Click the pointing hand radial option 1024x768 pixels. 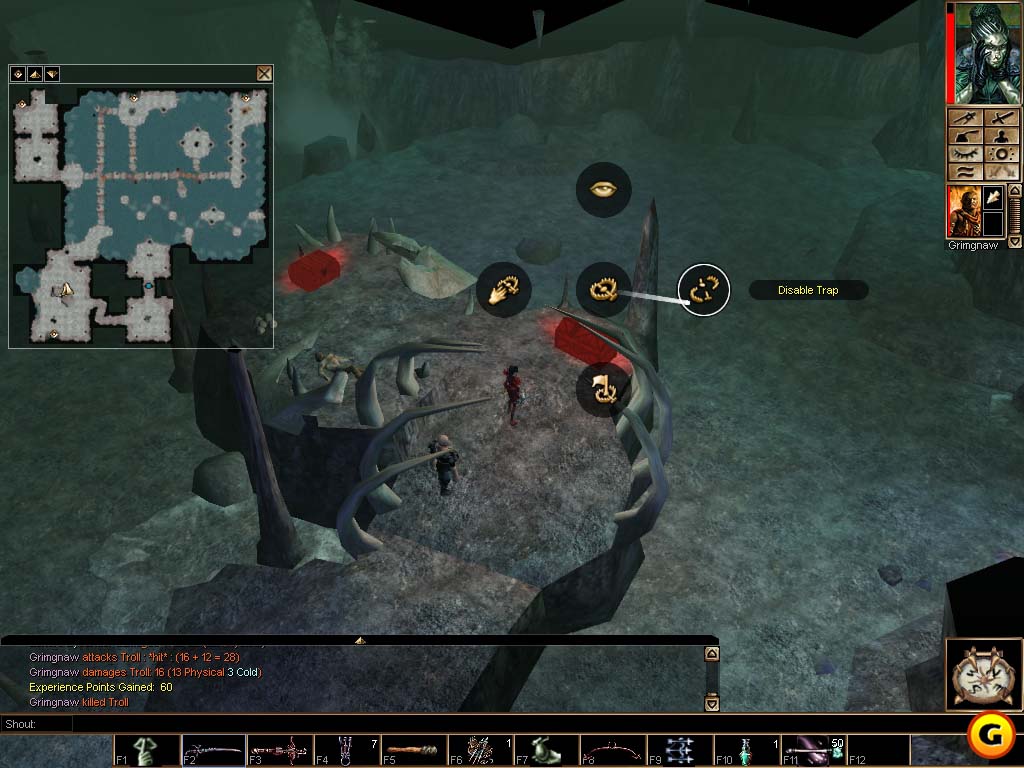(503, 290)
